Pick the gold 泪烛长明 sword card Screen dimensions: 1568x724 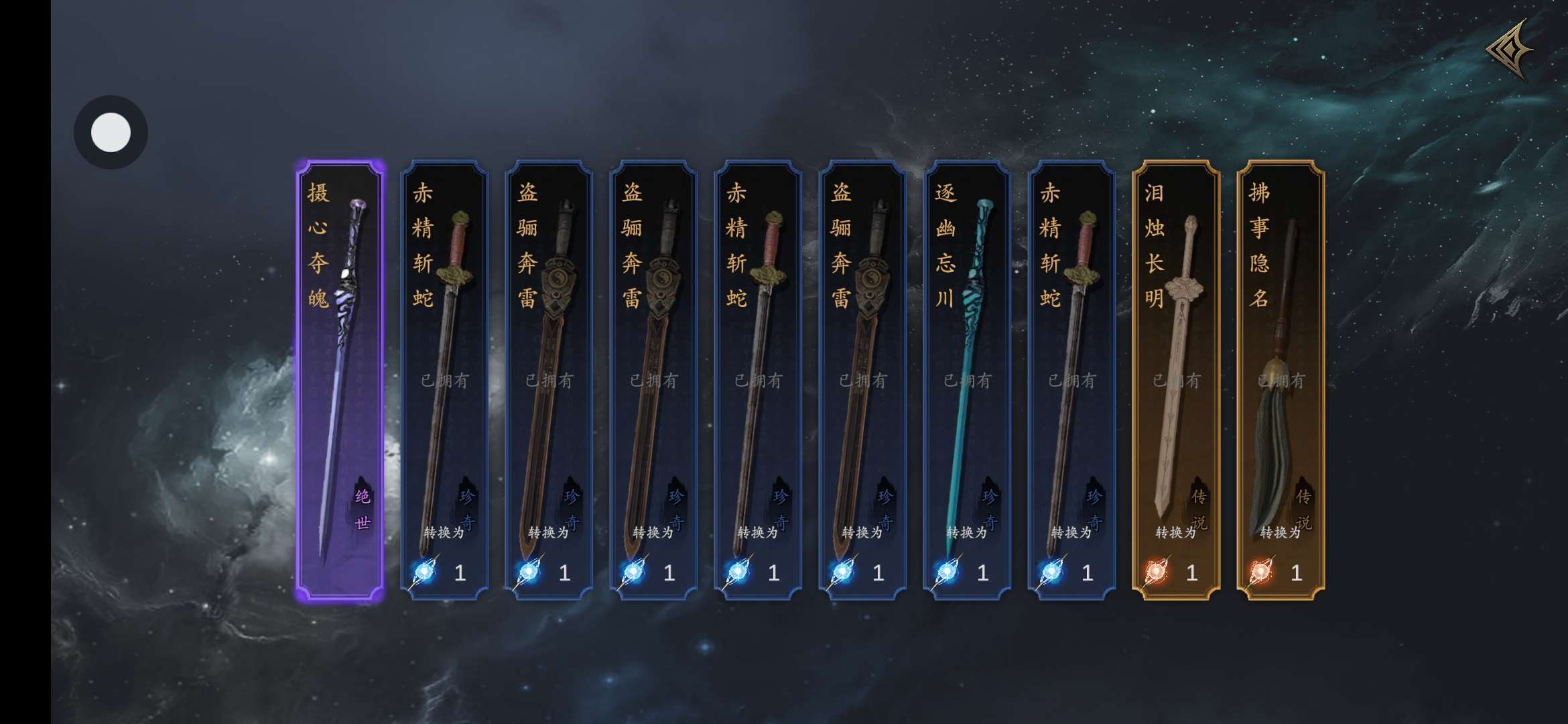[1176, 380]
